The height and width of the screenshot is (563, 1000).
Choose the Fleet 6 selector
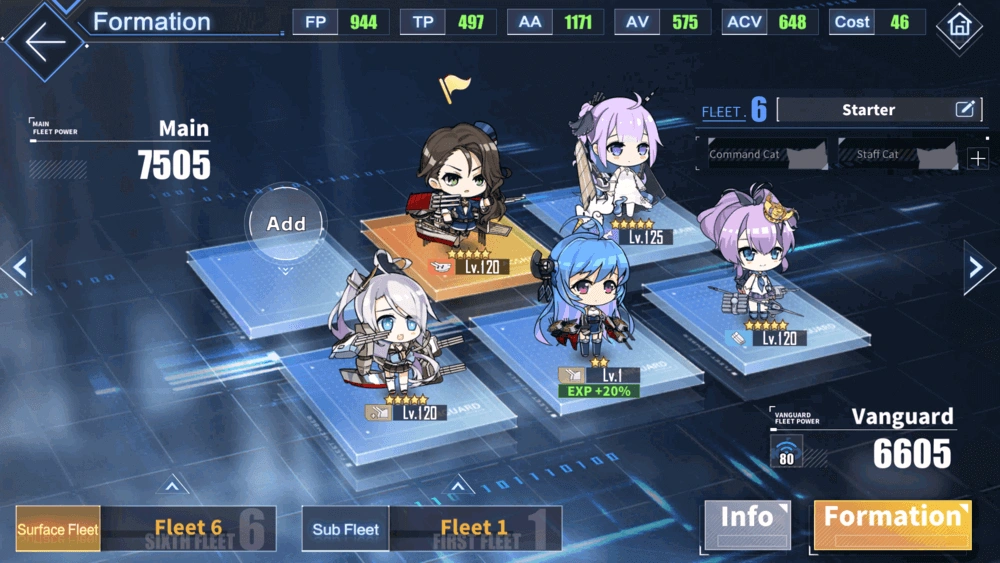click(x=188, y=528)
